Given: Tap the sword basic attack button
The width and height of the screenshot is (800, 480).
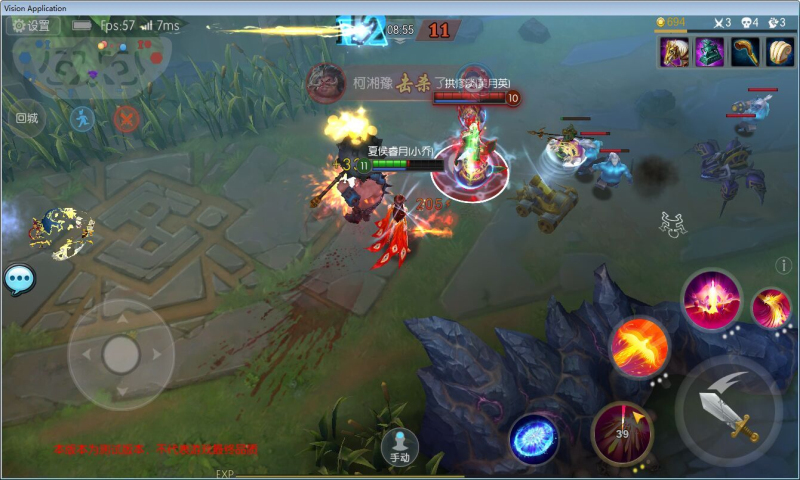Looking at the screenshot, I should 729,410.
